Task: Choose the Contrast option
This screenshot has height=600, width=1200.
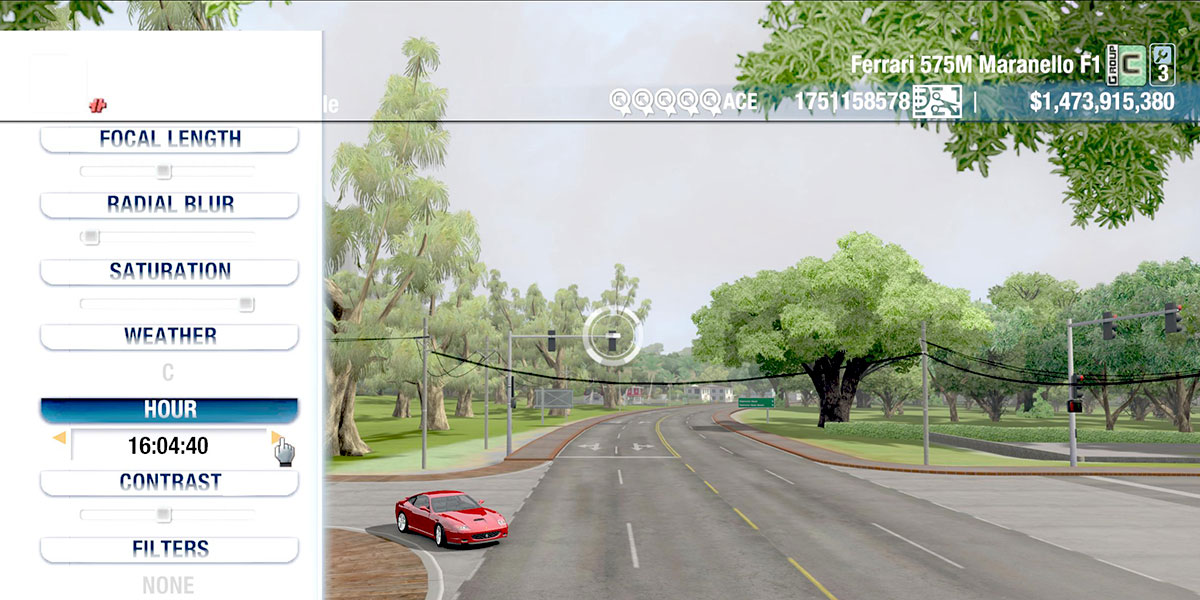Action: pyautogui.click(x=169, y=482)
